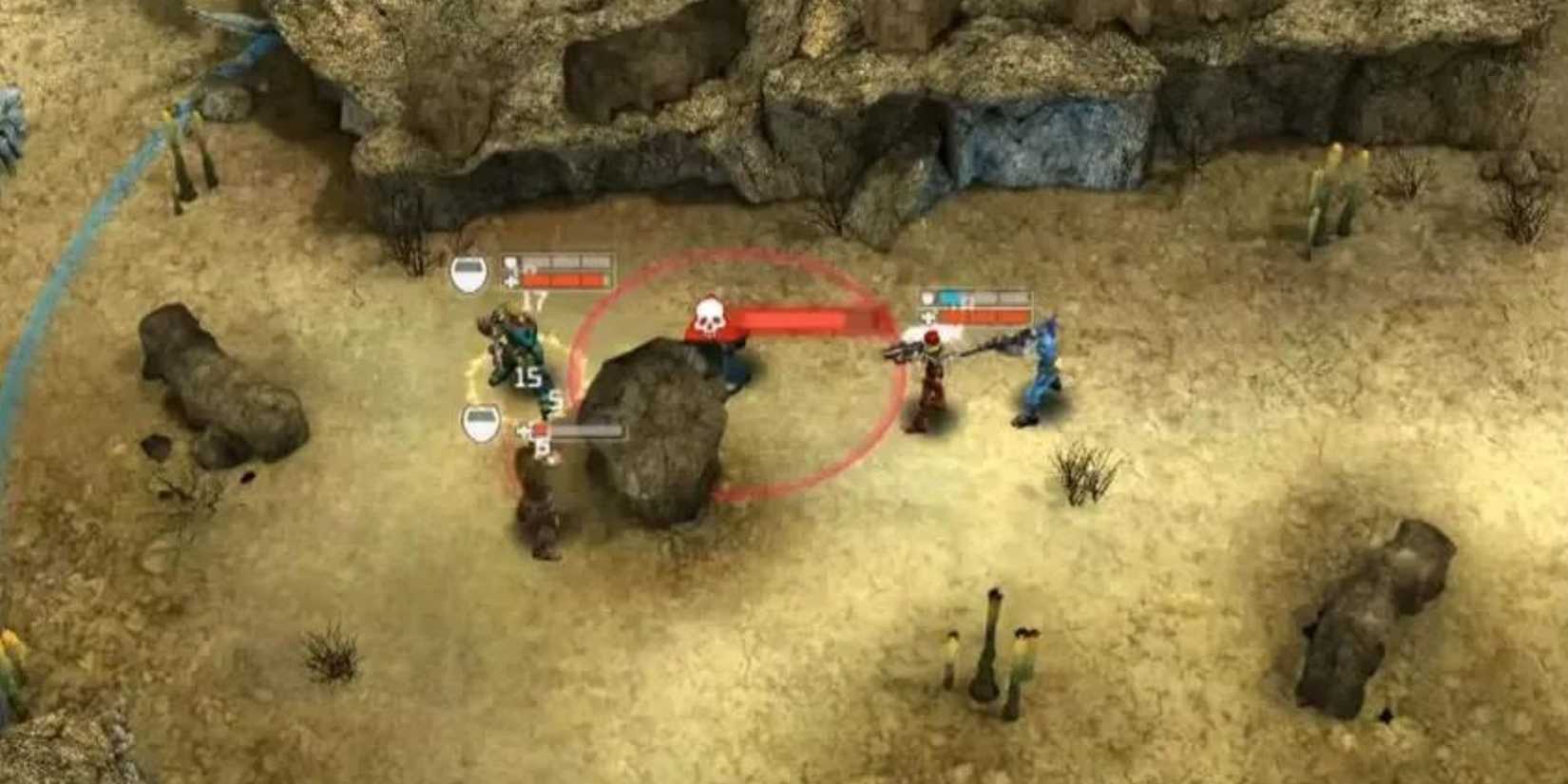Click the ammo counter icon beside the top bar
Screen dimensions: 1568x784
click(510, 262)
